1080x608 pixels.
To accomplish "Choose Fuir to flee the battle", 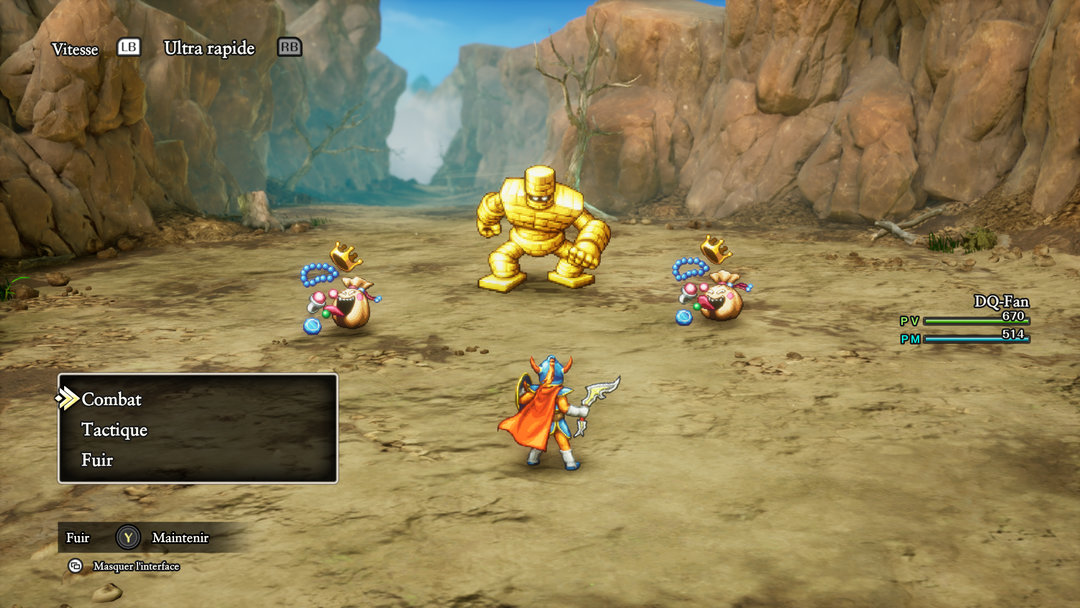I will (x=97, y=460).
